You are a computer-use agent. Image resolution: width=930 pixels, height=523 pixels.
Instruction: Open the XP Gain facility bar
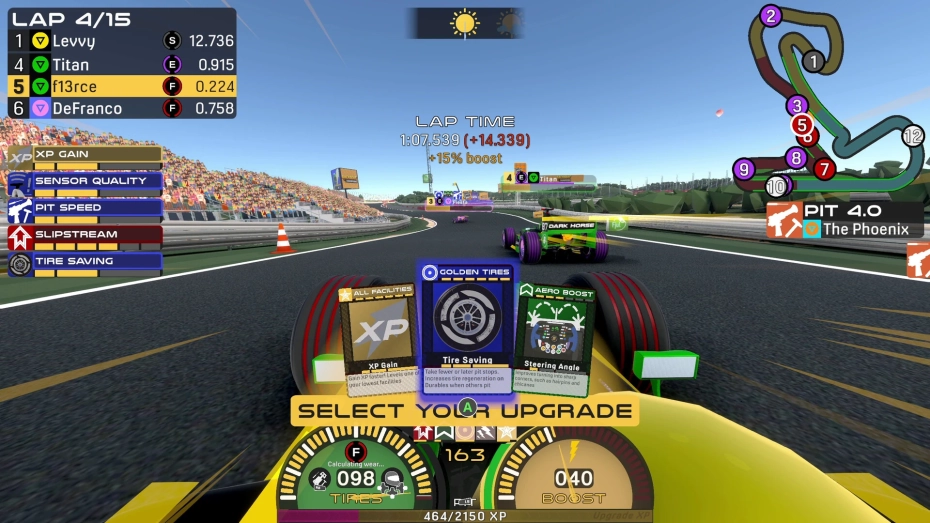[x=85, y=156]
